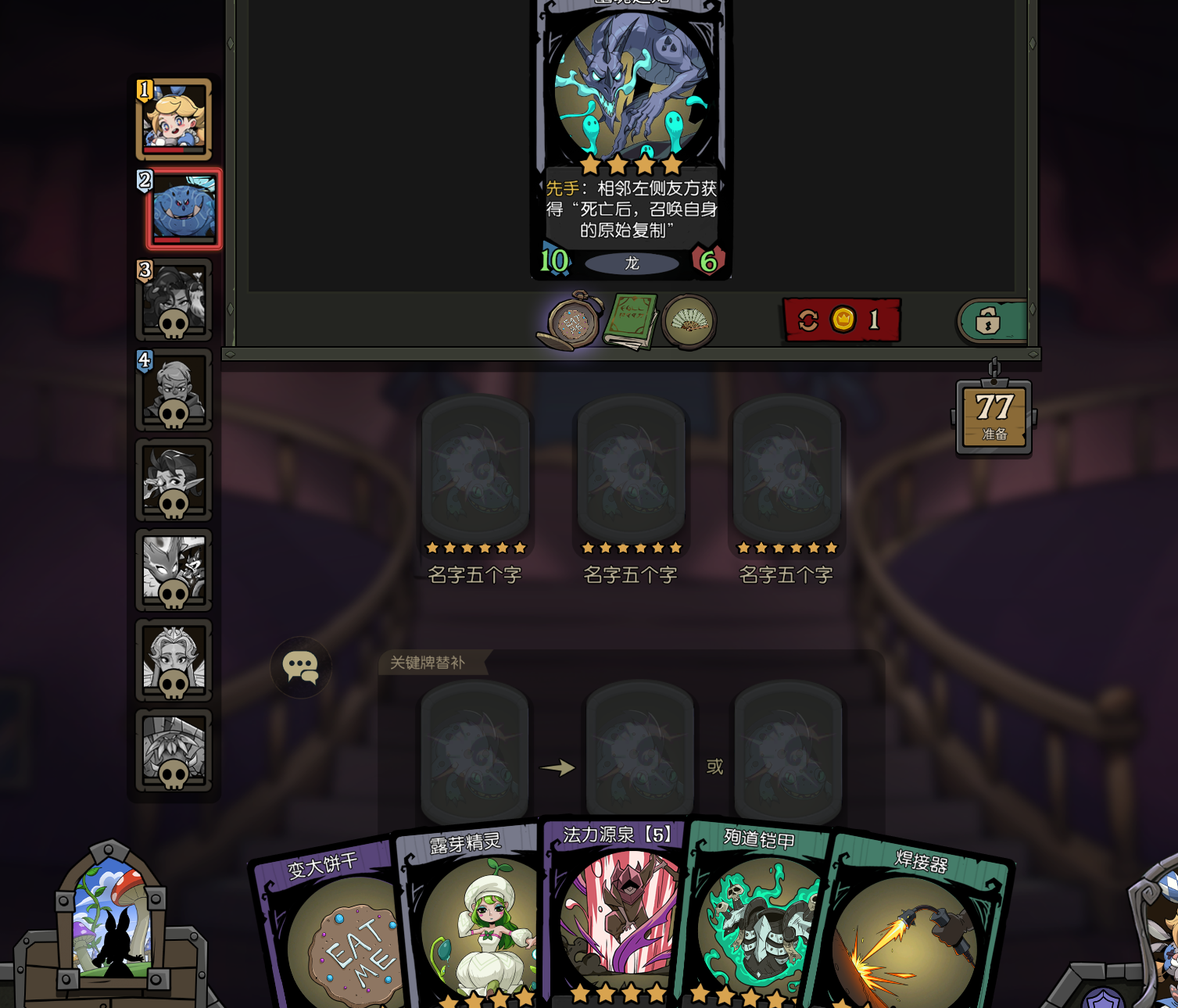Expand the 关键牌替补 substitute panel
The width and height of the screenshot is (1178, 1008).
[426, 661]
